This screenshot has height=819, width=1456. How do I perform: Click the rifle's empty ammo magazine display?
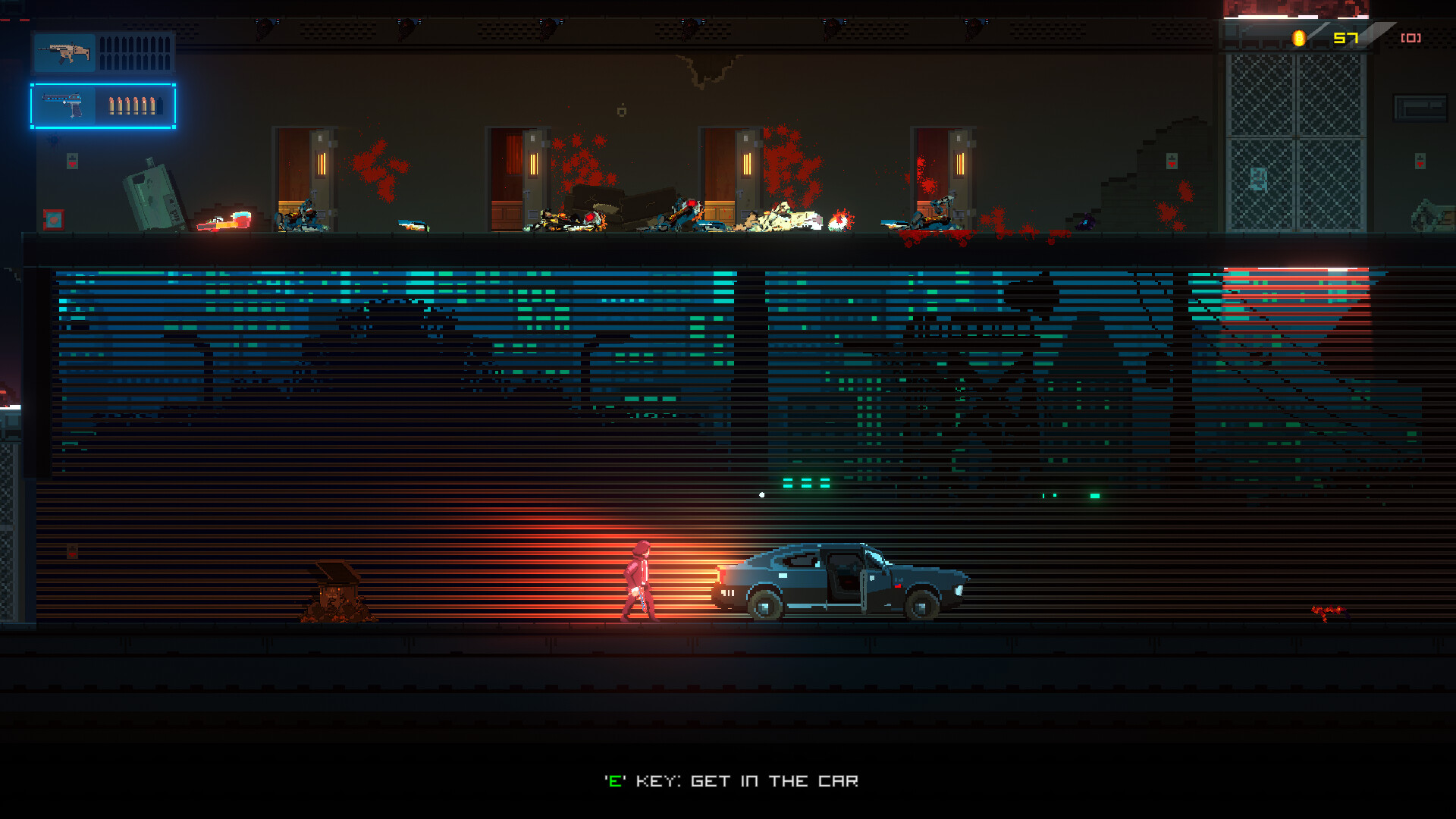tap(135, 54)
